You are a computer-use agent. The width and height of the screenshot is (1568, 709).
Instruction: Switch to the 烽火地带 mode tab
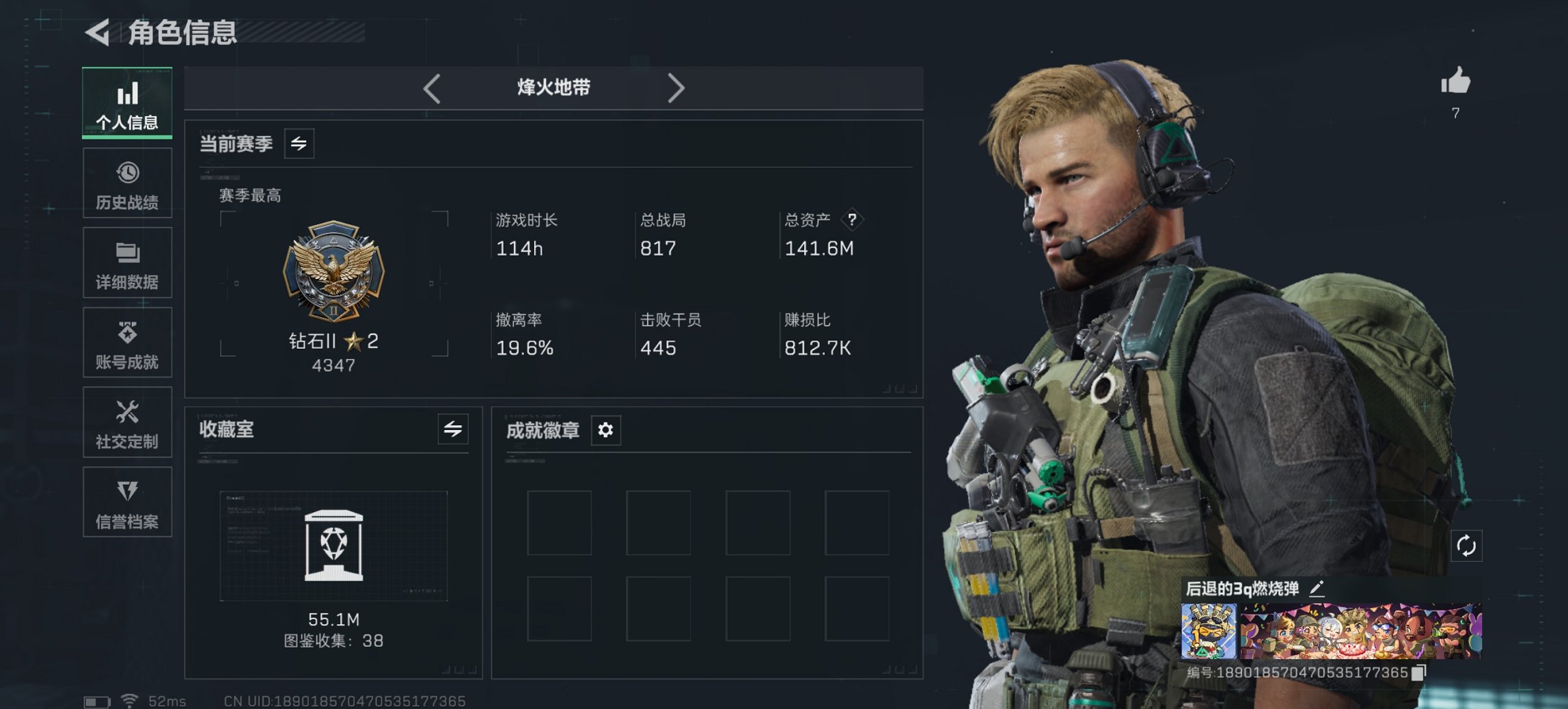pos(553,88)
